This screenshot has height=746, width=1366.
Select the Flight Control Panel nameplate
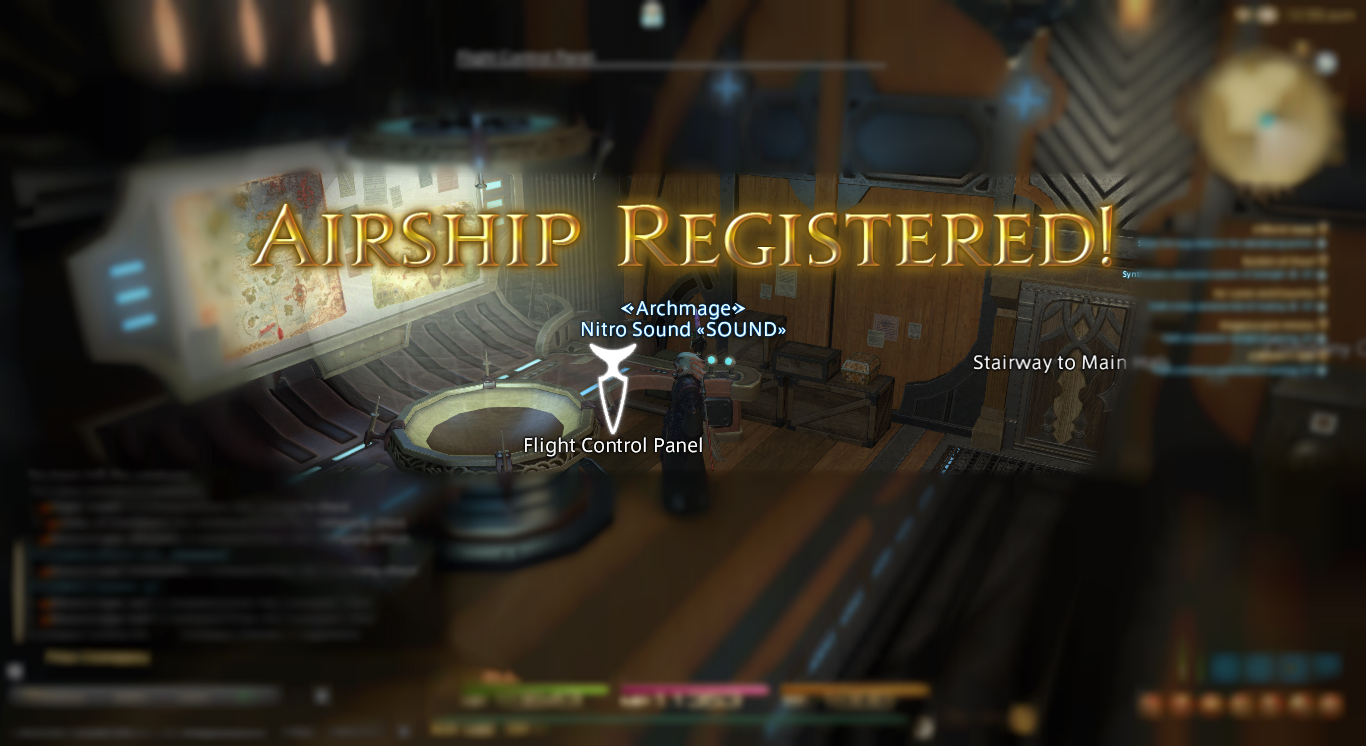613,445
